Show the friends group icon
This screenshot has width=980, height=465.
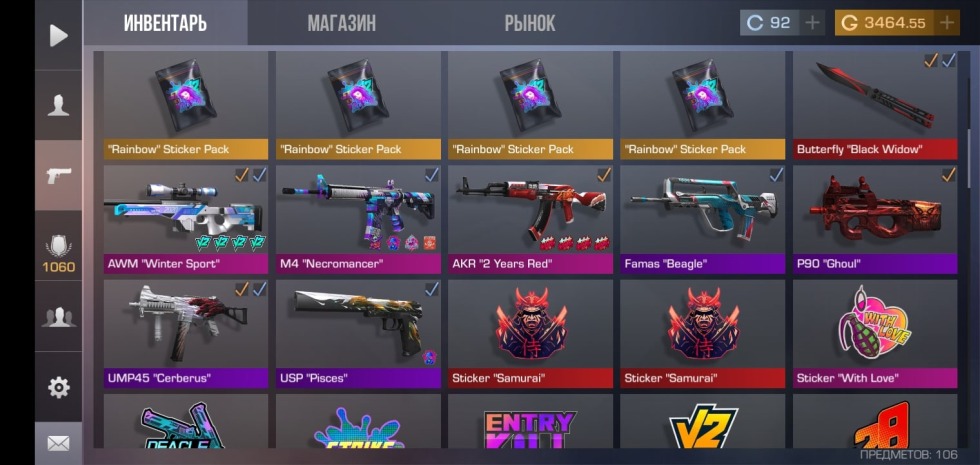(59, 318)
